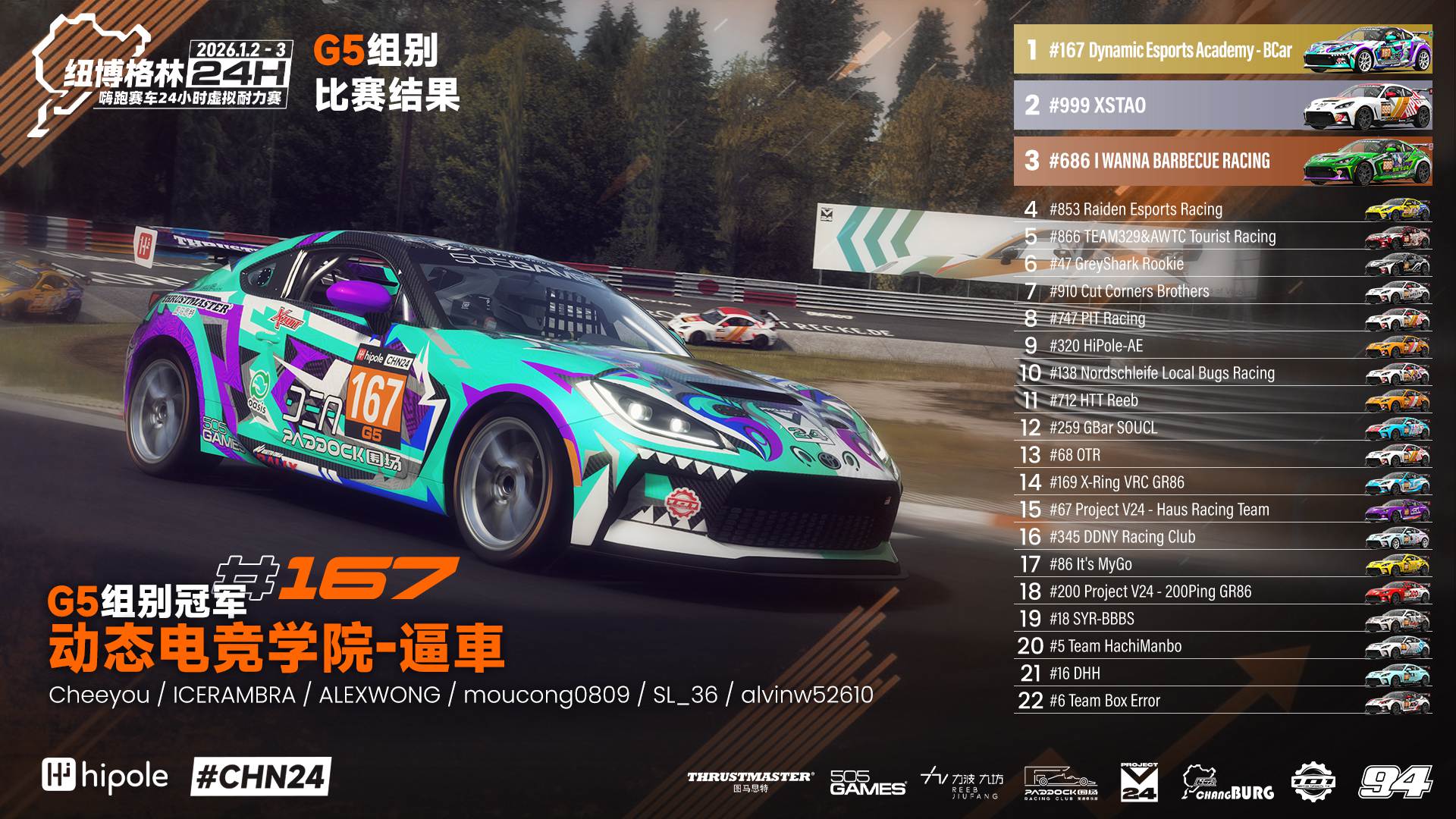
Task: Select the #320 HiPole-AE result row
Action: [1222, 346]
